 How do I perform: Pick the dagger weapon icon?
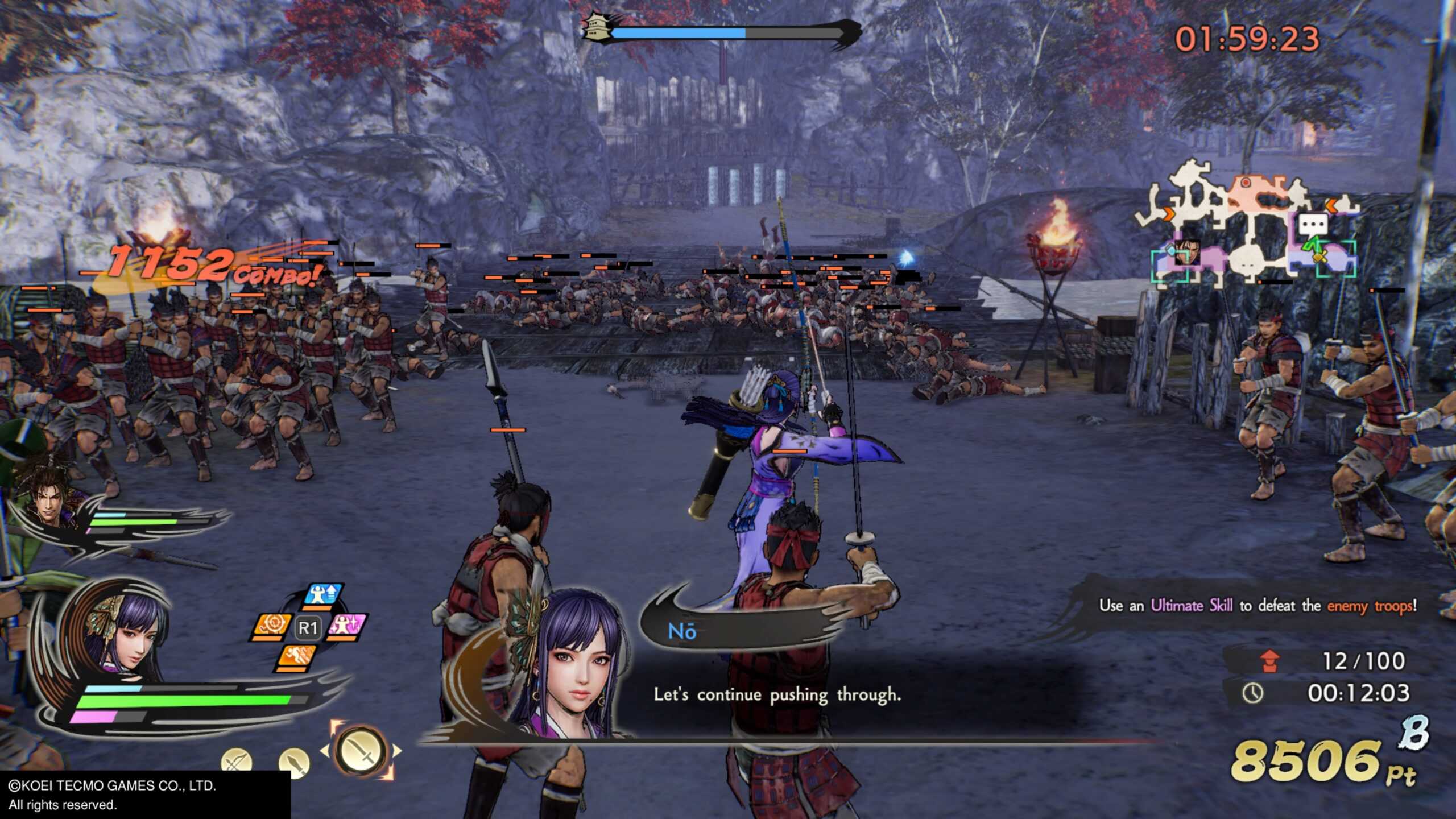coord(294,762)
